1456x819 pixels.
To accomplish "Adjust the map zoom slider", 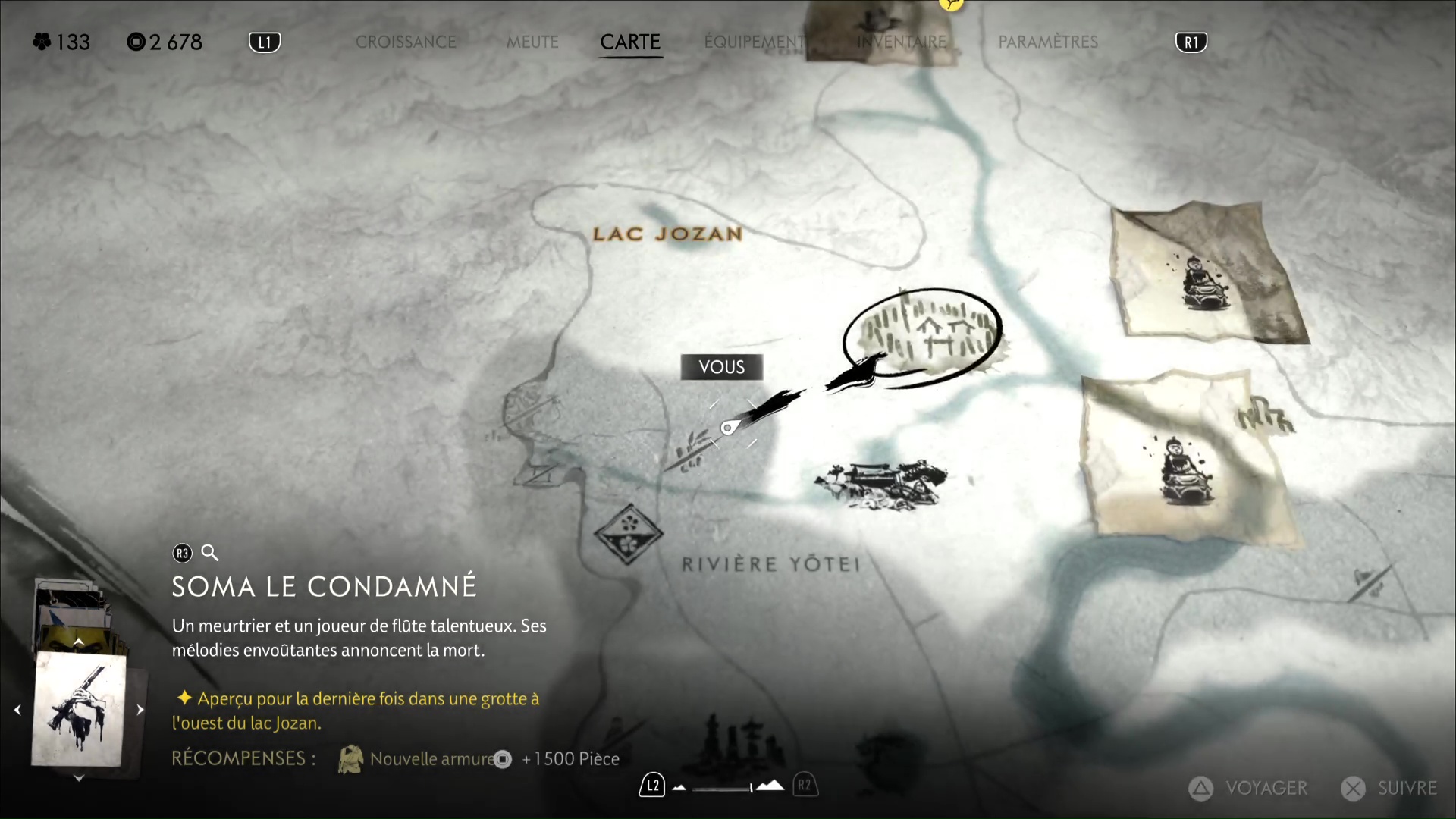I will [x=724, y=788].
